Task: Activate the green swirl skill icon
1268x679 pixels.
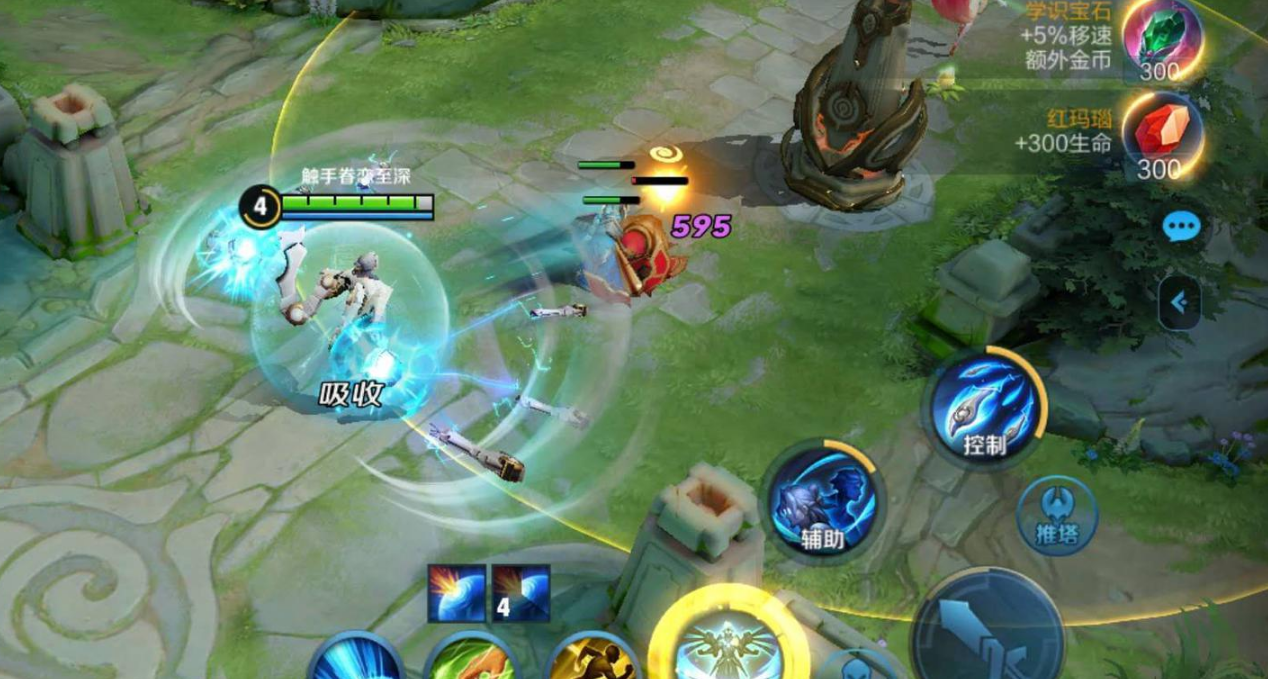Action: 472,660
